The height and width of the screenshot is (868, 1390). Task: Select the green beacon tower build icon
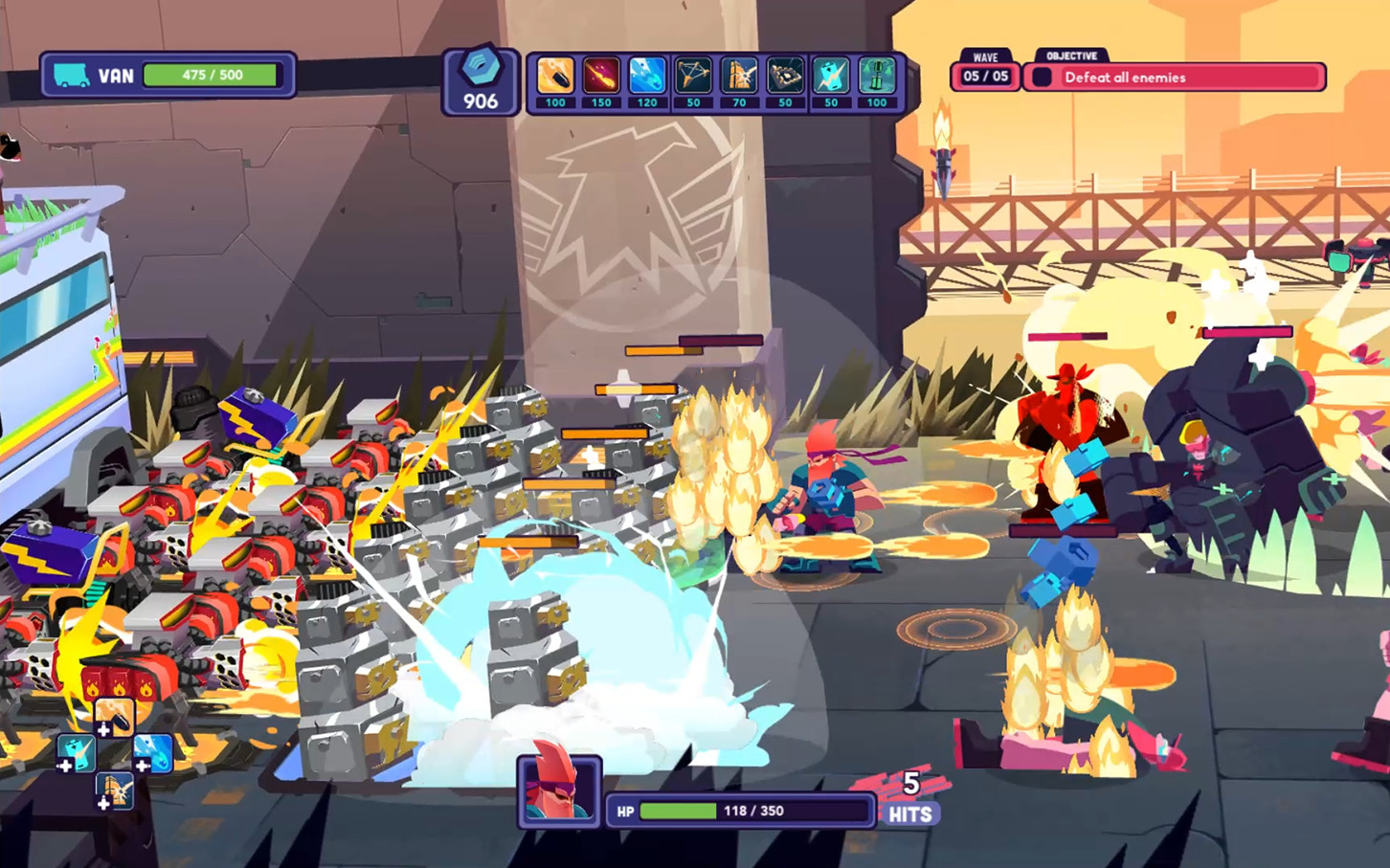tap(877, 77)
